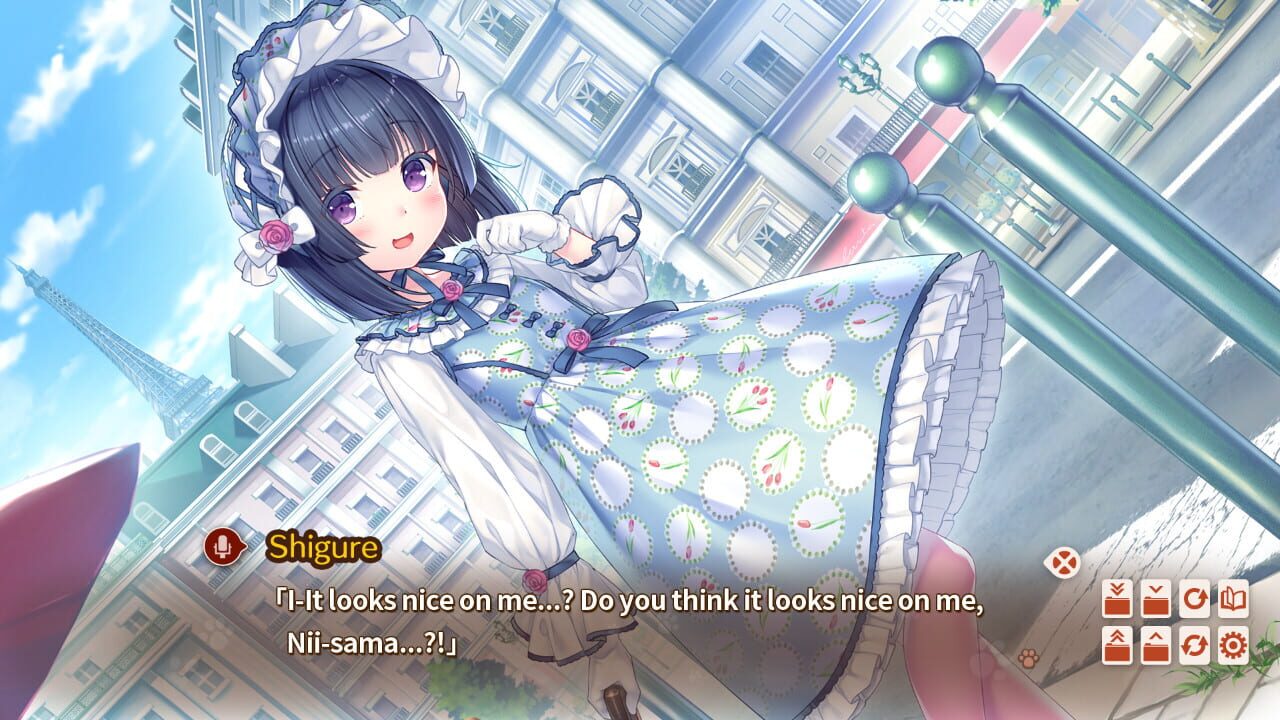The image size is (1280, 720).
Task: Save the game via the single-arrow folder icon
Action: [x=1156, y=598]
